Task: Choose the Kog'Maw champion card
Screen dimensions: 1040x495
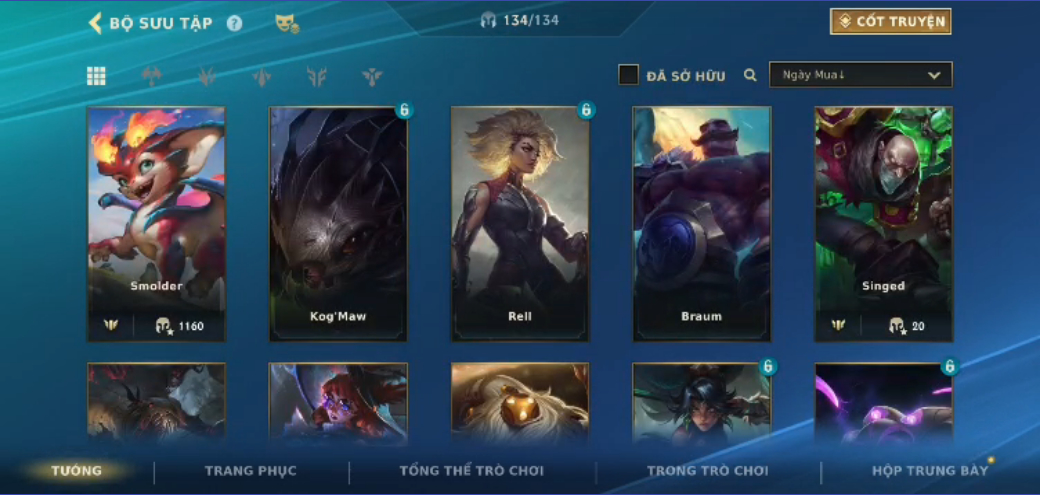Action: click(338, 224)
